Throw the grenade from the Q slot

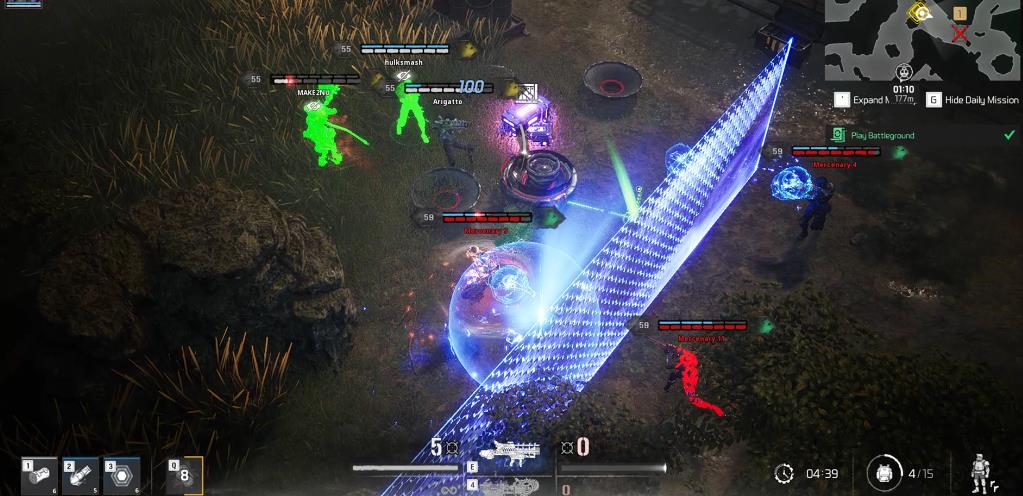pos(184,476)
